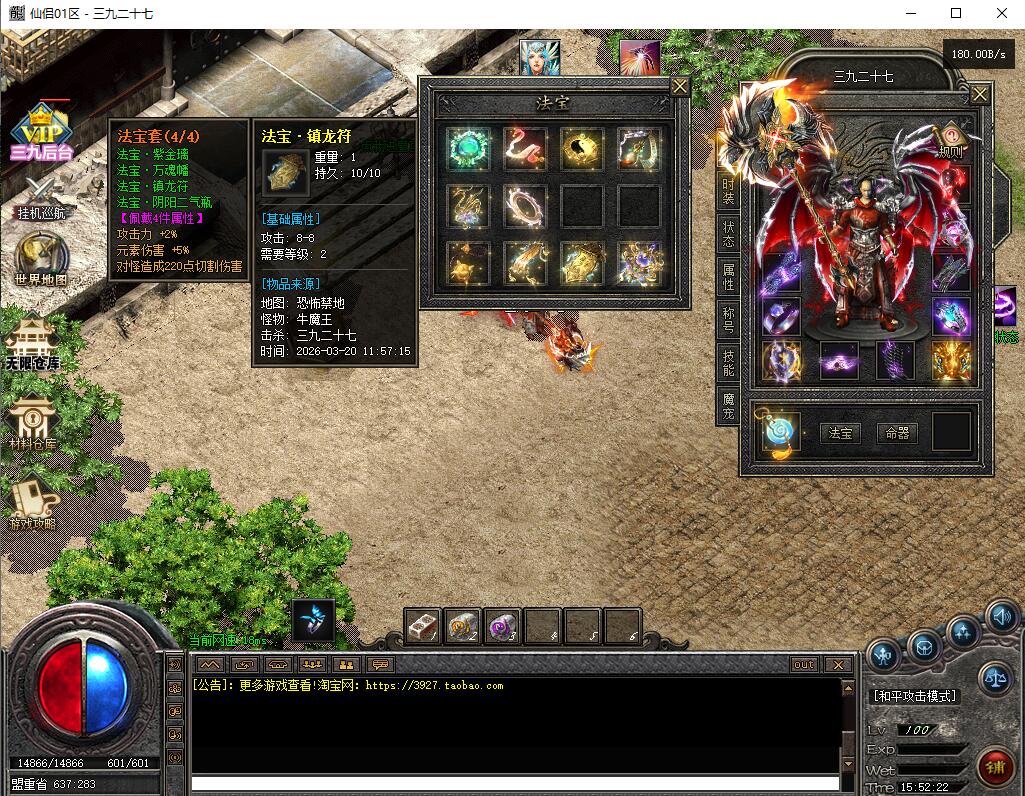Switch to the 属性 attributes tab
Screen dimensions: 1025x796
point(728,275)
